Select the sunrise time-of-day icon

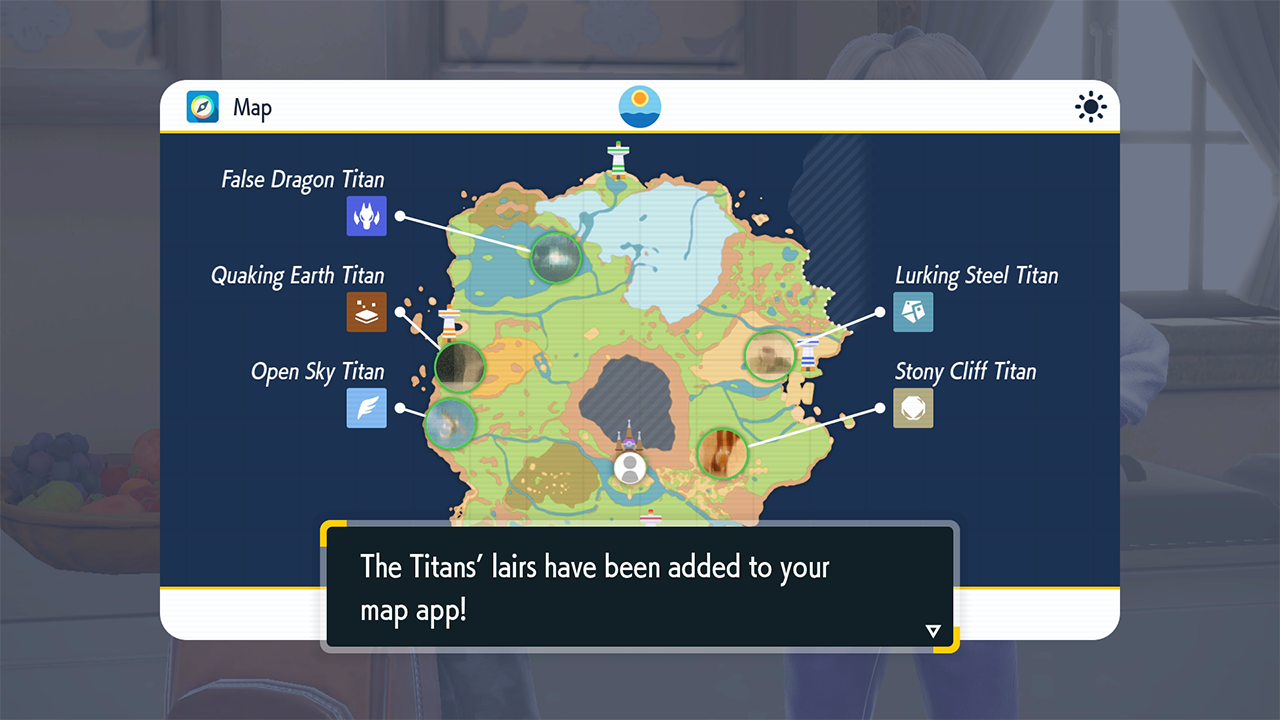640,107
